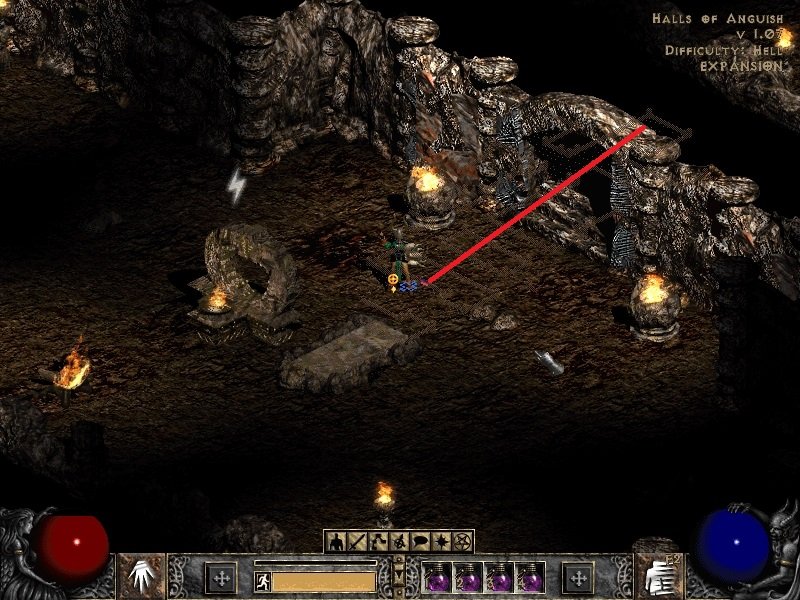Use the purple potion in belt slot 1

coord(439,578)
